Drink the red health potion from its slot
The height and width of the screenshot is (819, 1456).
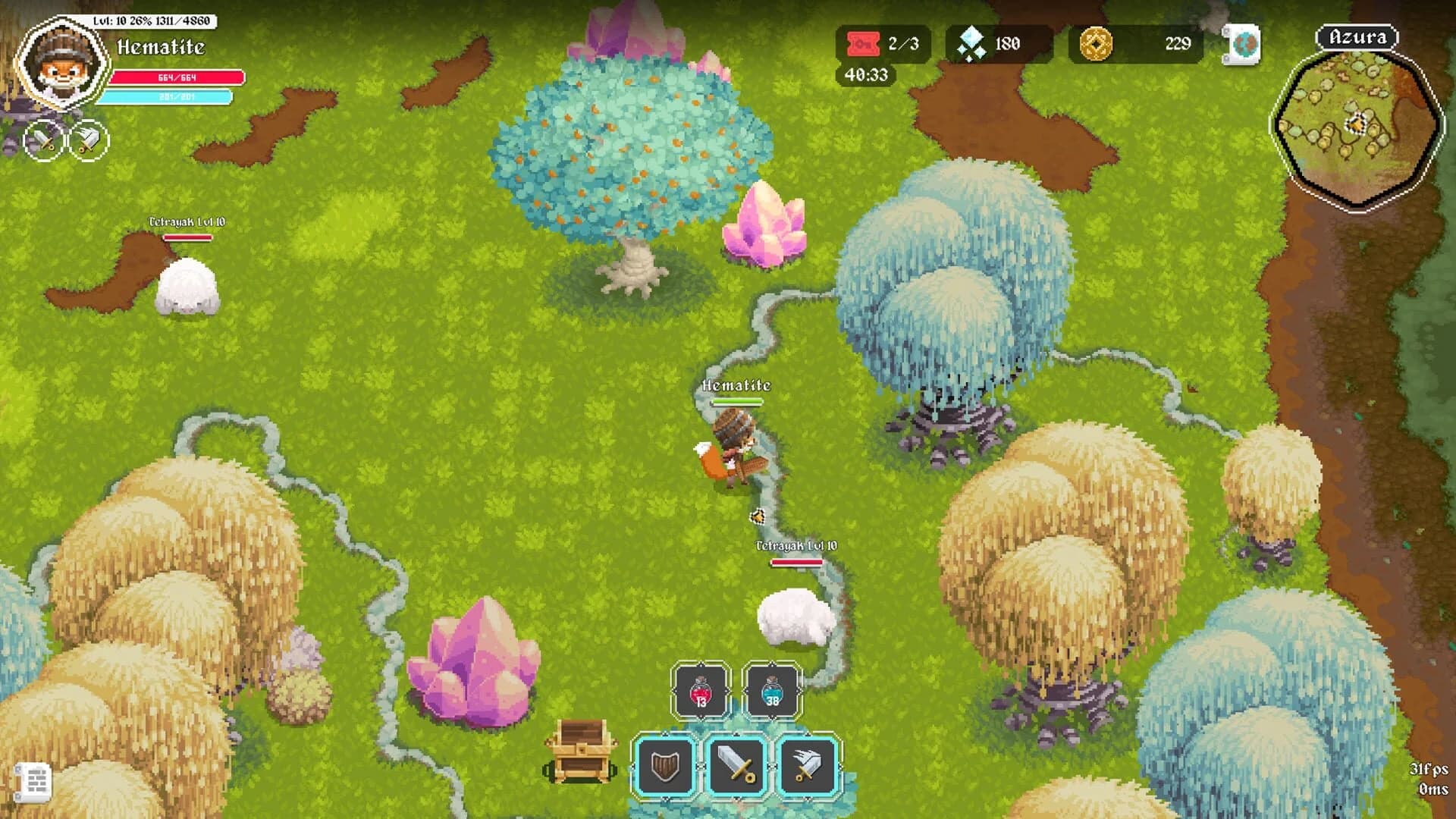700,691
